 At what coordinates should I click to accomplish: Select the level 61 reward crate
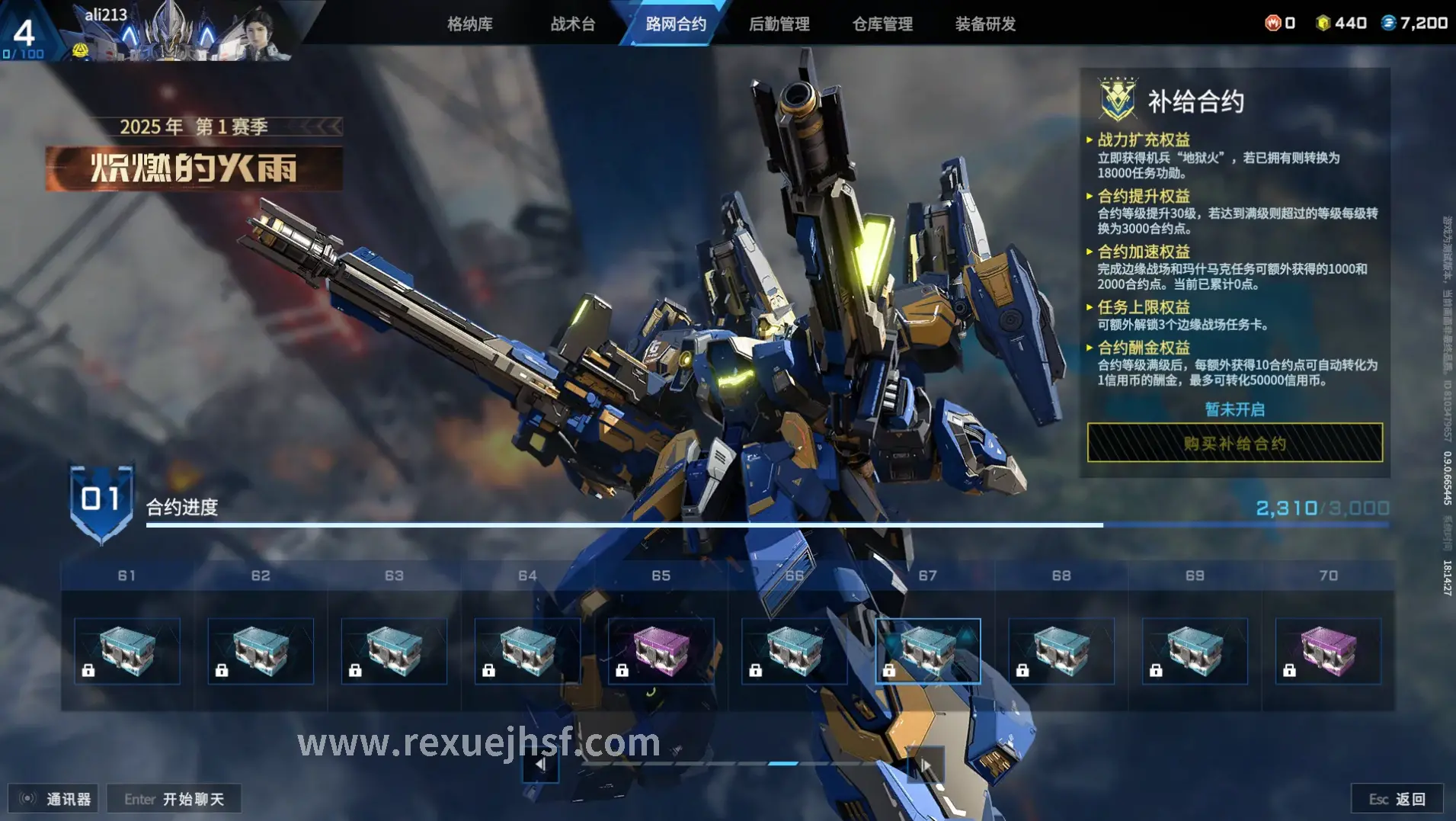[127, 651]
